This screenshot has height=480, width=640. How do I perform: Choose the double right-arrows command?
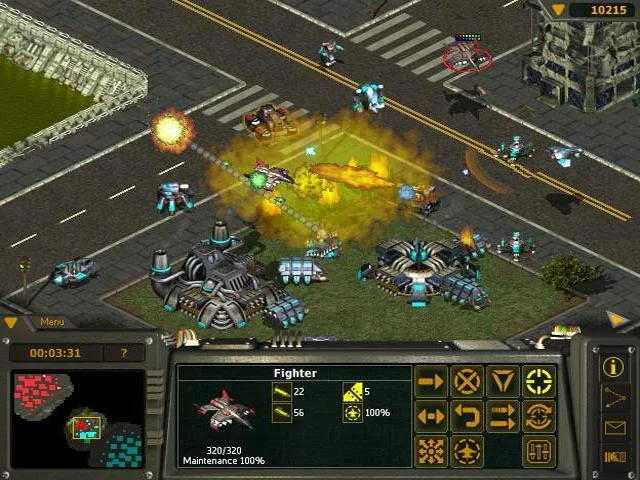tap(502, 416)
